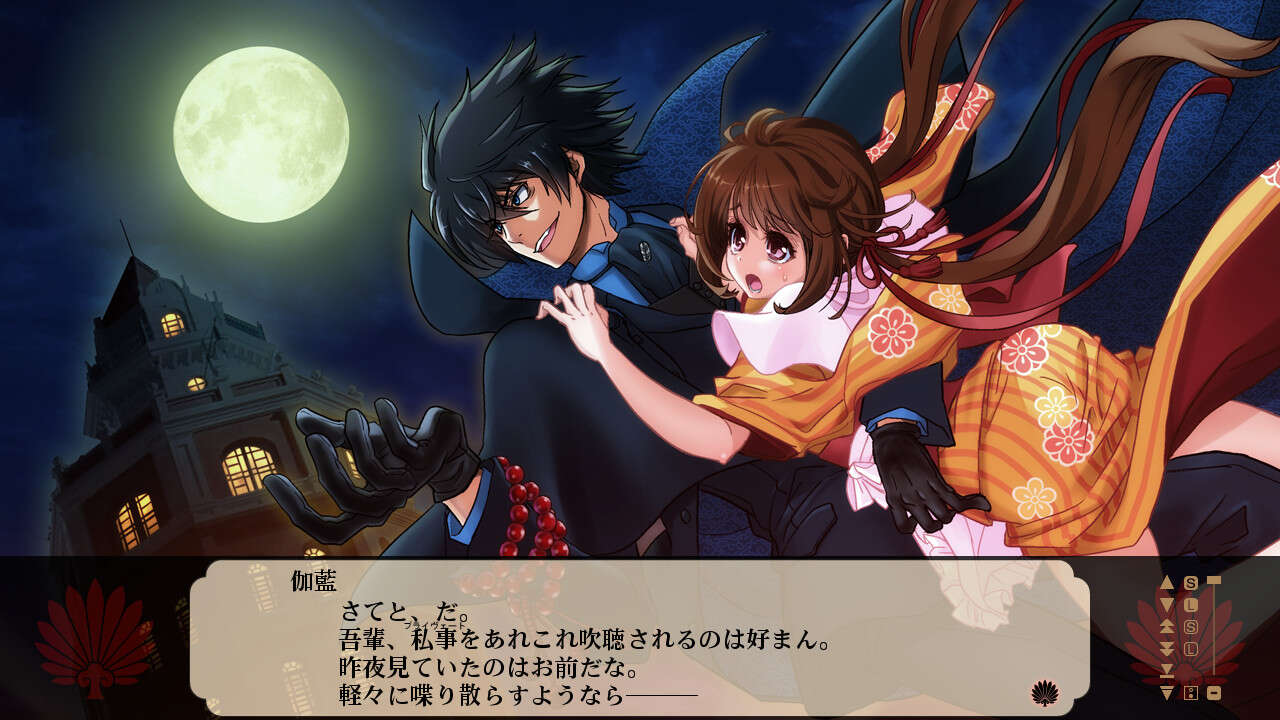This screenshot has height=720, width=1280.
Task: Enable skip mode with the double down arrows
Action: click(x=1167, y=647)
